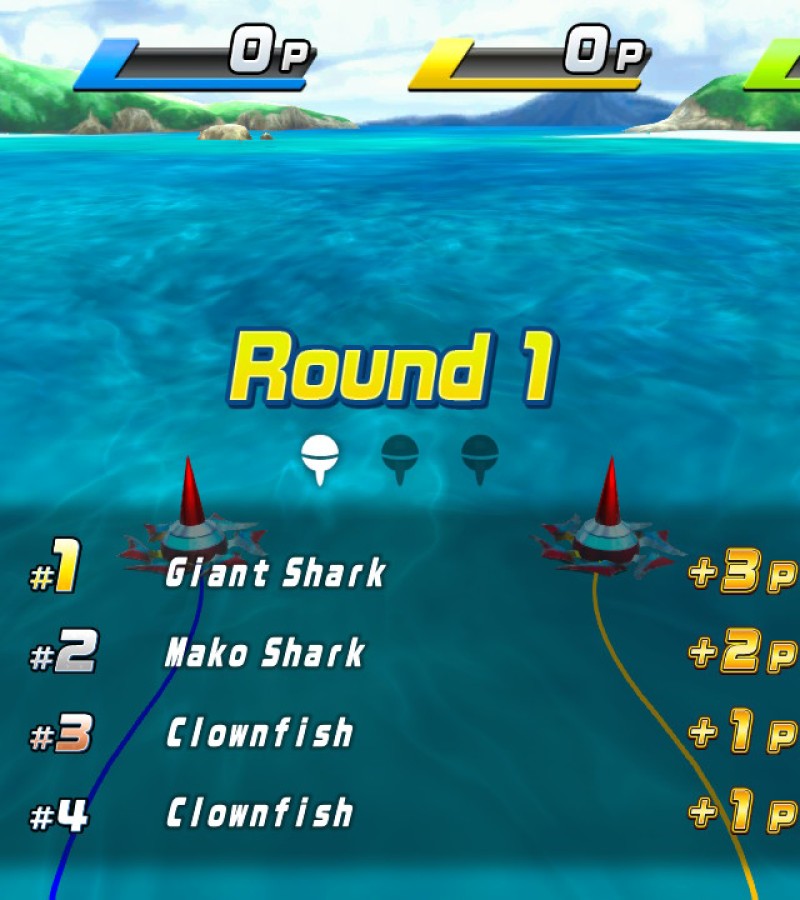Pick the #4 Clownfish row
This screenshot has height=900, width=800.
click(x=259, y=814)
